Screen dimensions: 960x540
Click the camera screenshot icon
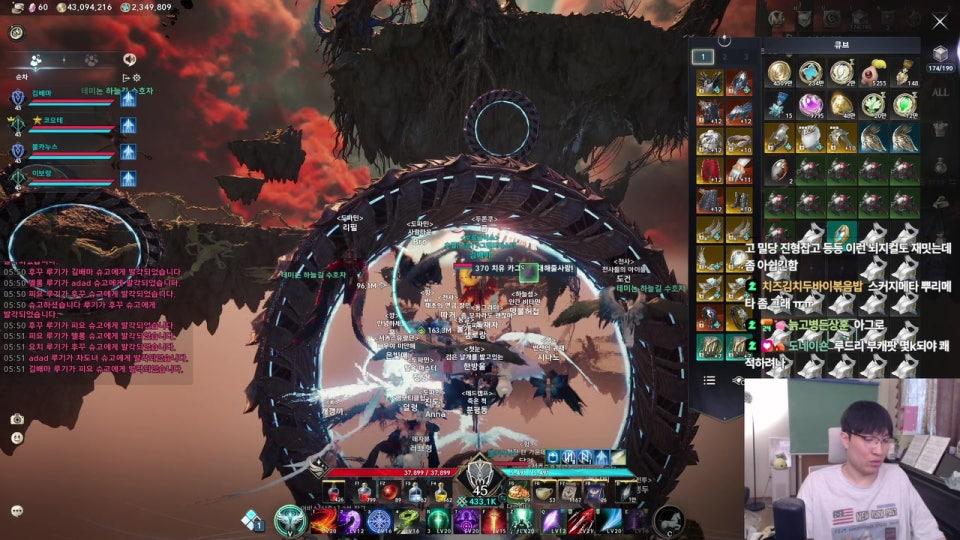[17, 419]
